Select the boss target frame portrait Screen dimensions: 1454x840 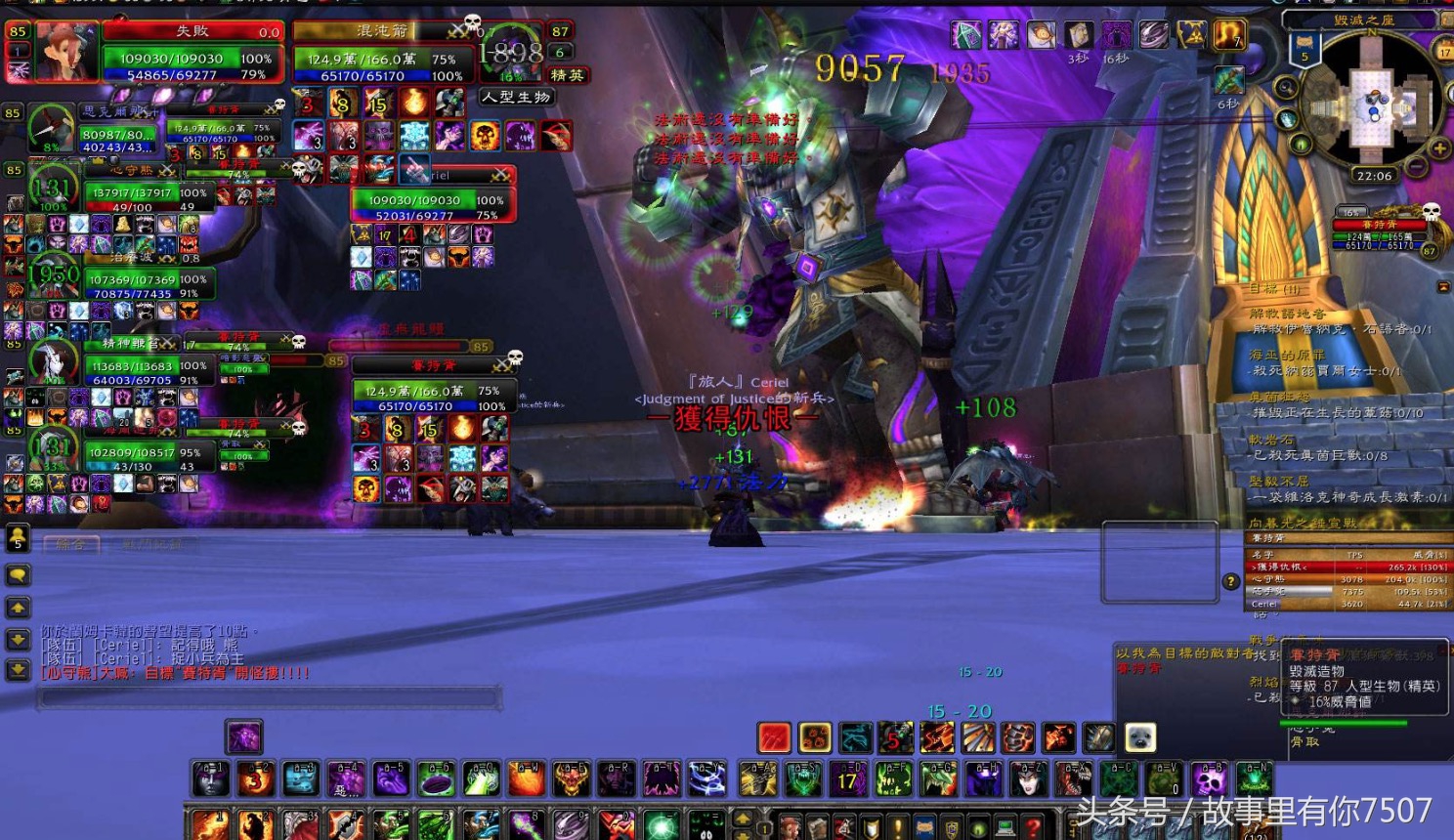pyautogui.click(x=509, y=55)
